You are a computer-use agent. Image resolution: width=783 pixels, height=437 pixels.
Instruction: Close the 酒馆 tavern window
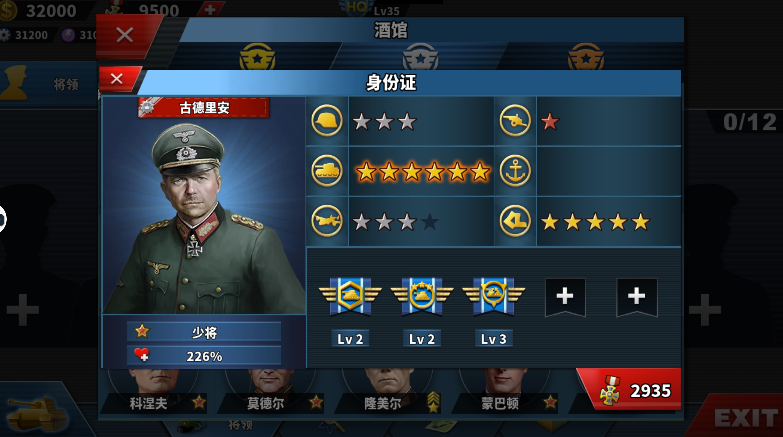click(x=124, y=35)
